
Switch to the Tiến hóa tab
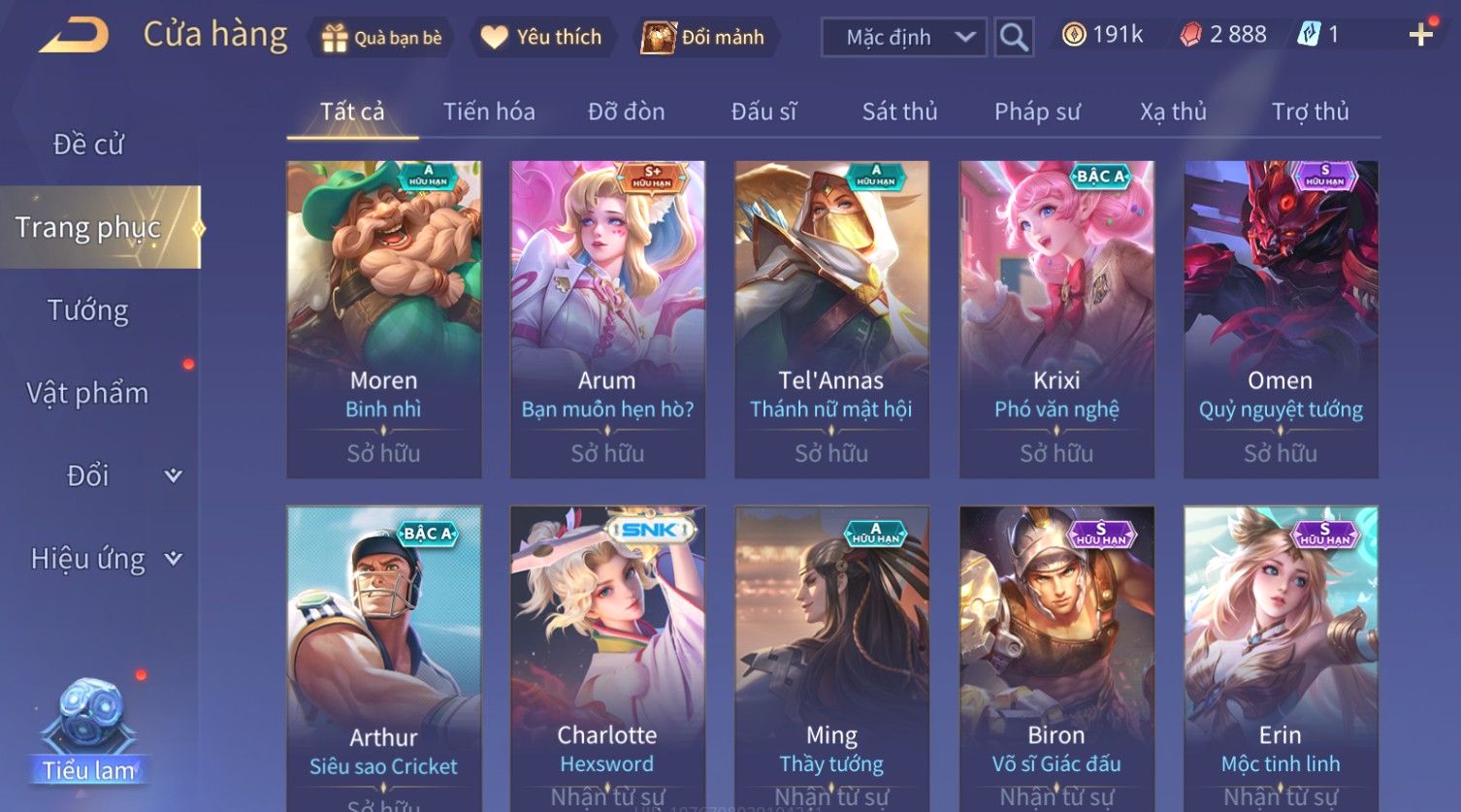(489, 112)
